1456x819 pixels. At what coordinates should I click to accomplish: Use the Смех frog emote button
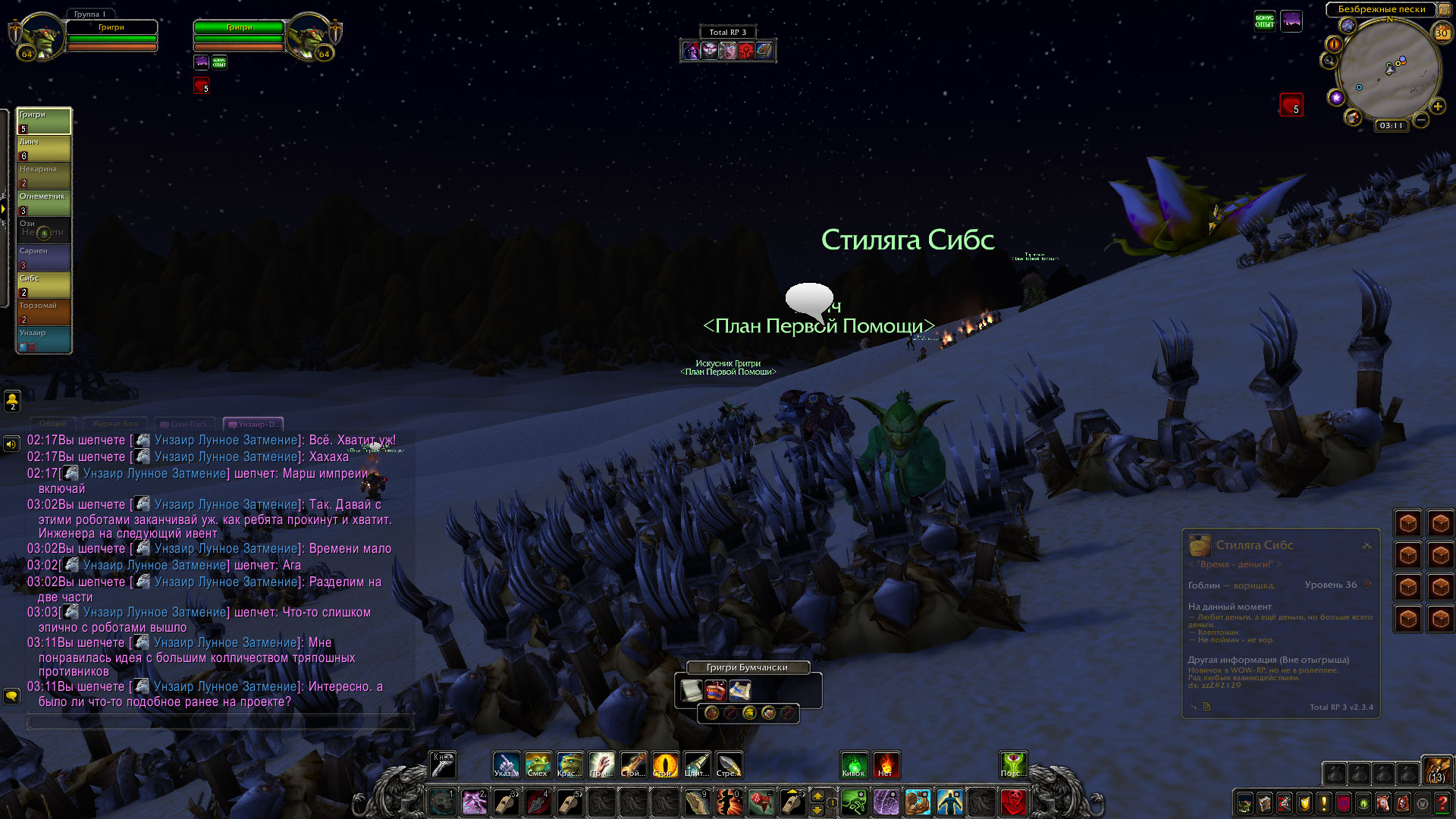[x=538, y=765]
